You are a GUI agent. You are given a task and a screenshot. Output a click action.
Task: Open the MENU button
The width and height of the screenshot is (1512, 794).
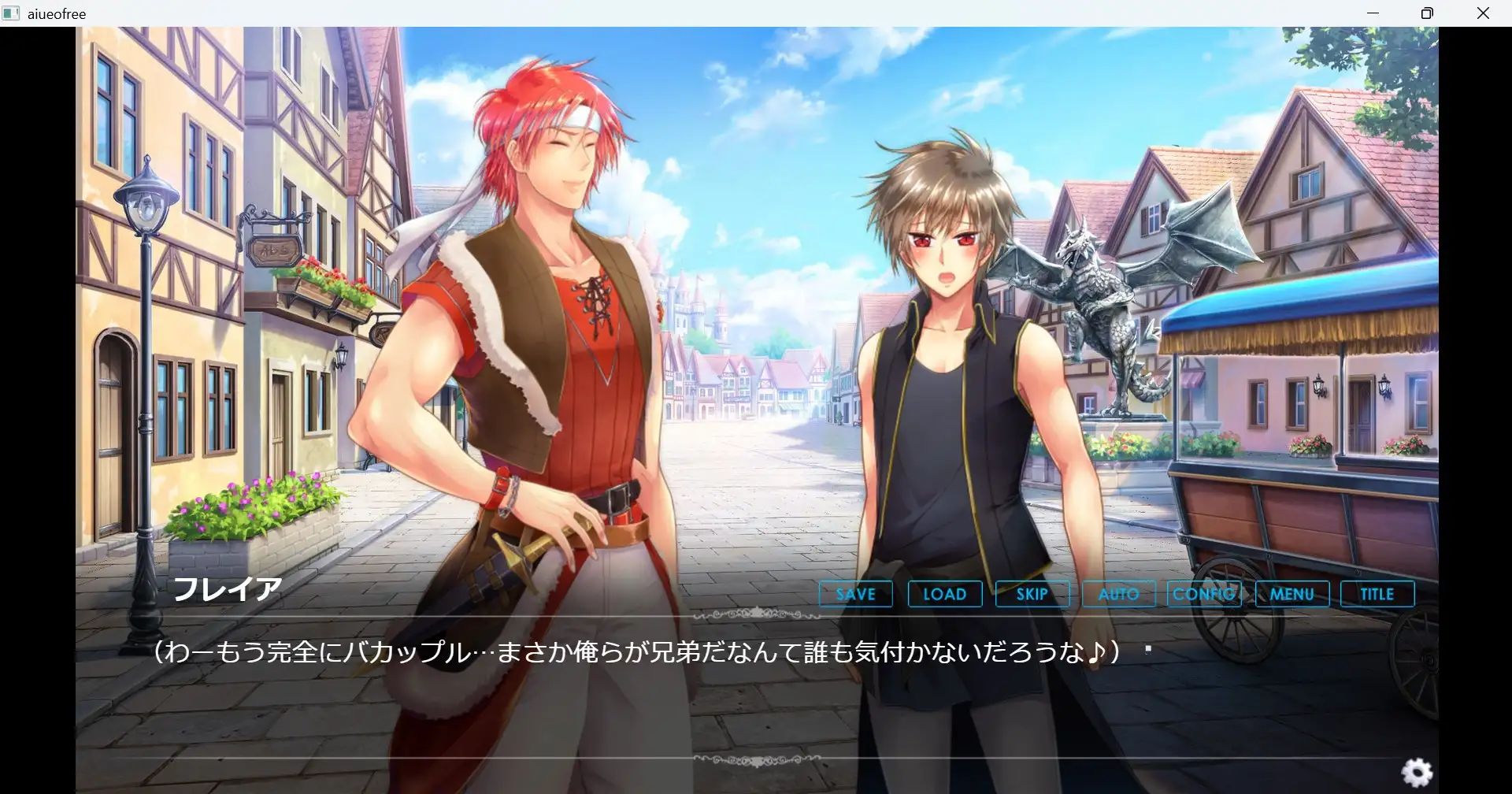coord(1291,594)
